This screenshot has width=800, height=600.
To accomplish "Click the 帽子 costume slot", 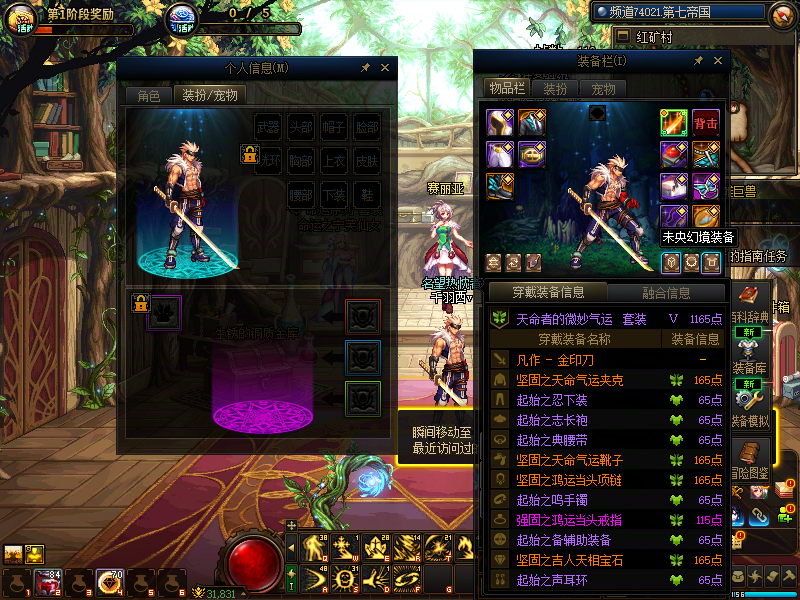I will tap(334, 127).
